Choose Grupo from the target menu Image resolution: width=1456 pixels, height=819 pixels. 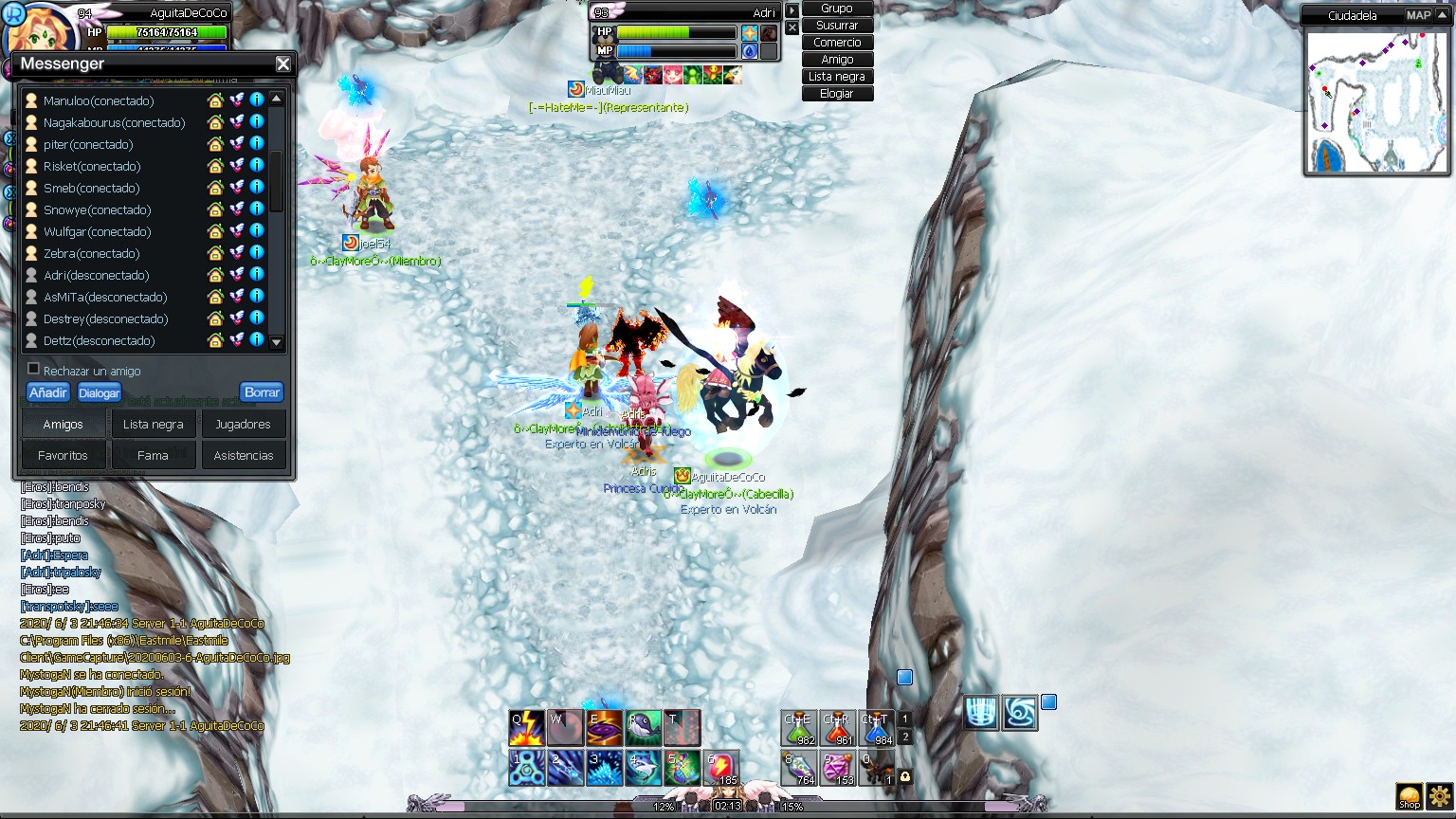coord(837,9)
